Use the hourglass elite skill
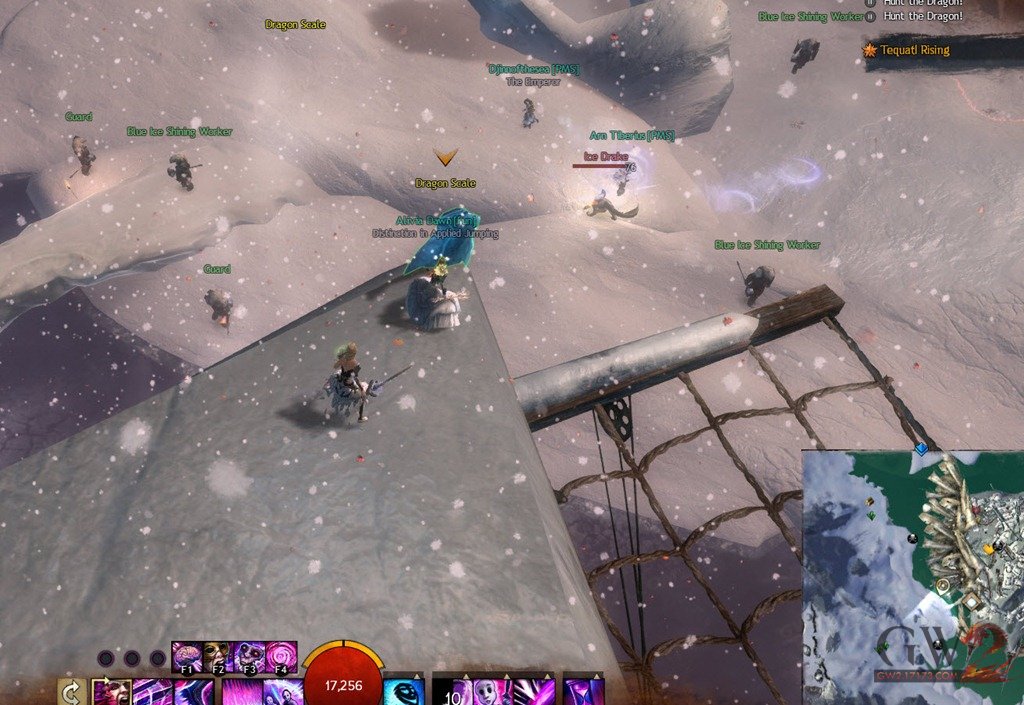 (583, 692)
